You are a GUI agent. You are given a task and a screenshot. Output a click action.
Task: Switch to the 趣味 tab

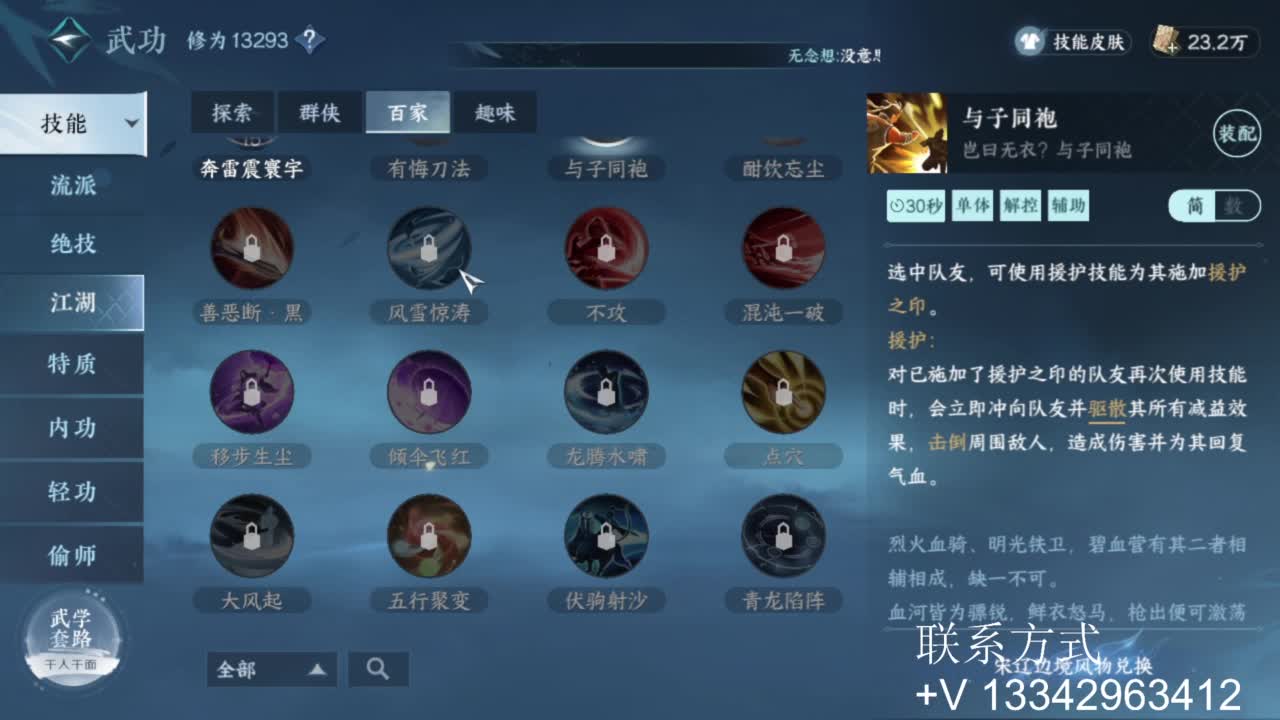[497, 113]
